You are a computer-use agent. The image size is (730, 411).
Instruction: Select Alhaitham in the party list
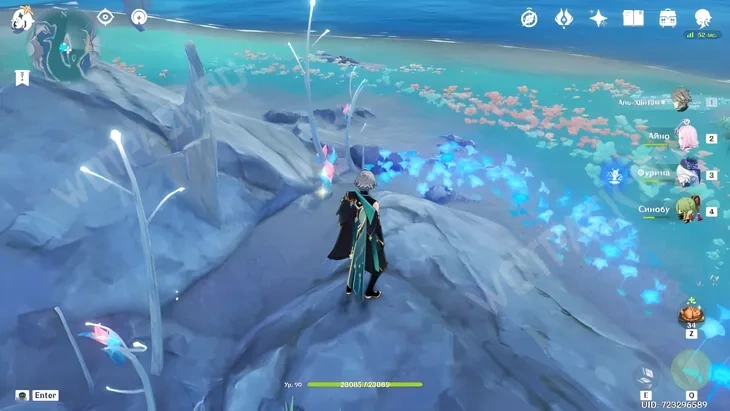pyautogui.click(x=681, y=100)
